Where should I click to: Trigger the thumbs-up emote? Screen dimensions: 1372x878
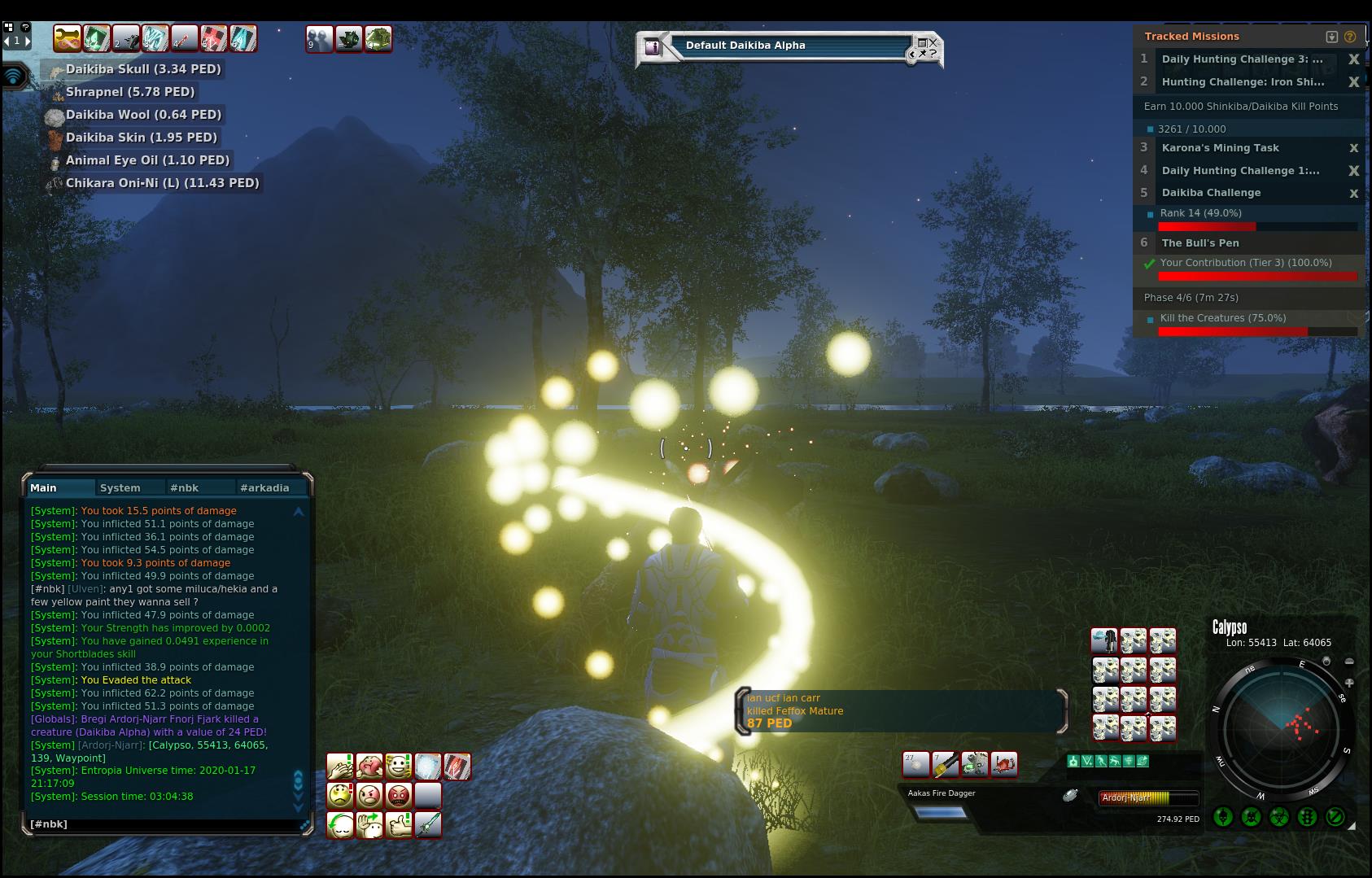click(398, 825)
